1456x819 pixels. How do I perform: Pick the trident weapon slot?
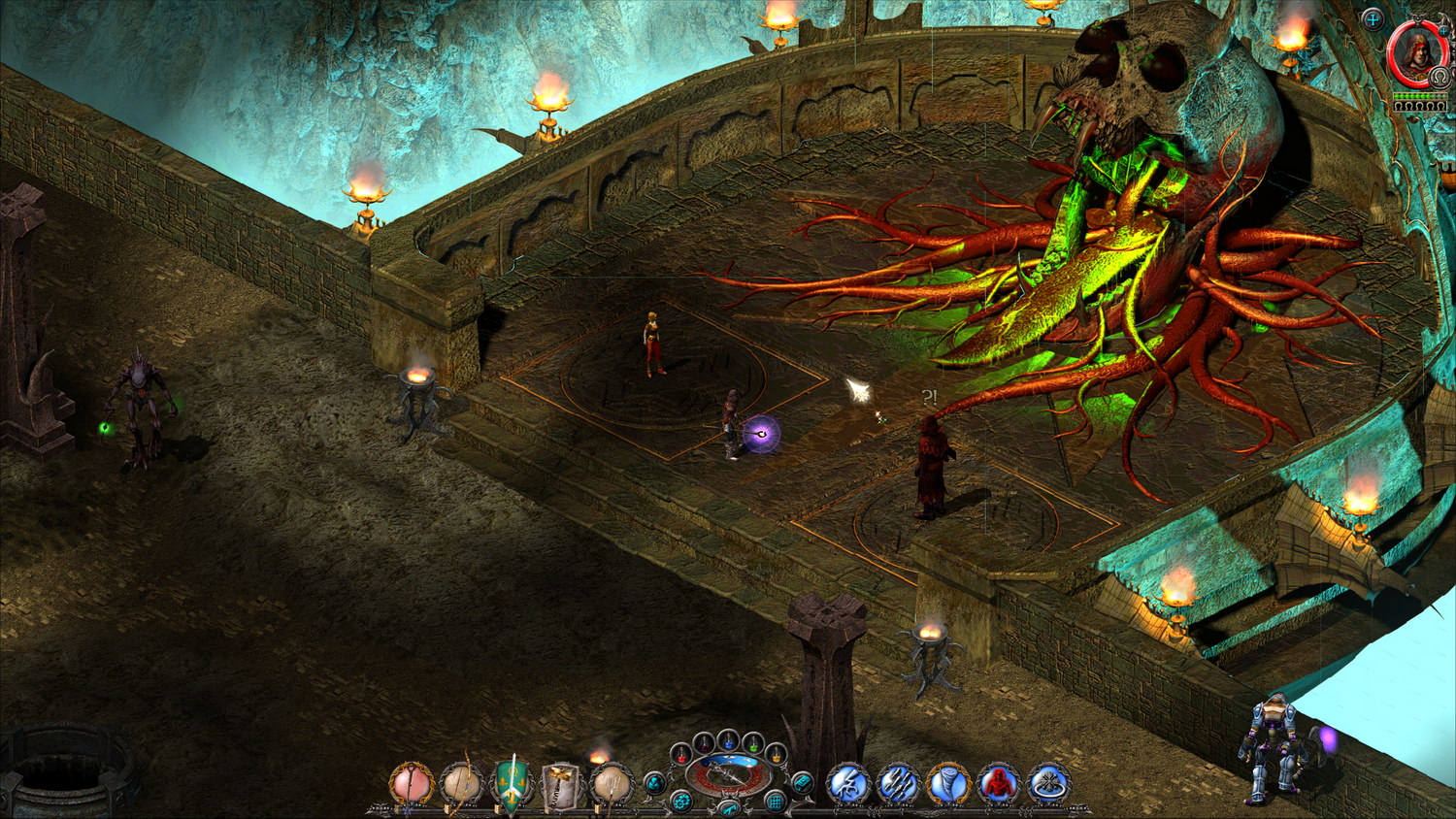(612, 785)
